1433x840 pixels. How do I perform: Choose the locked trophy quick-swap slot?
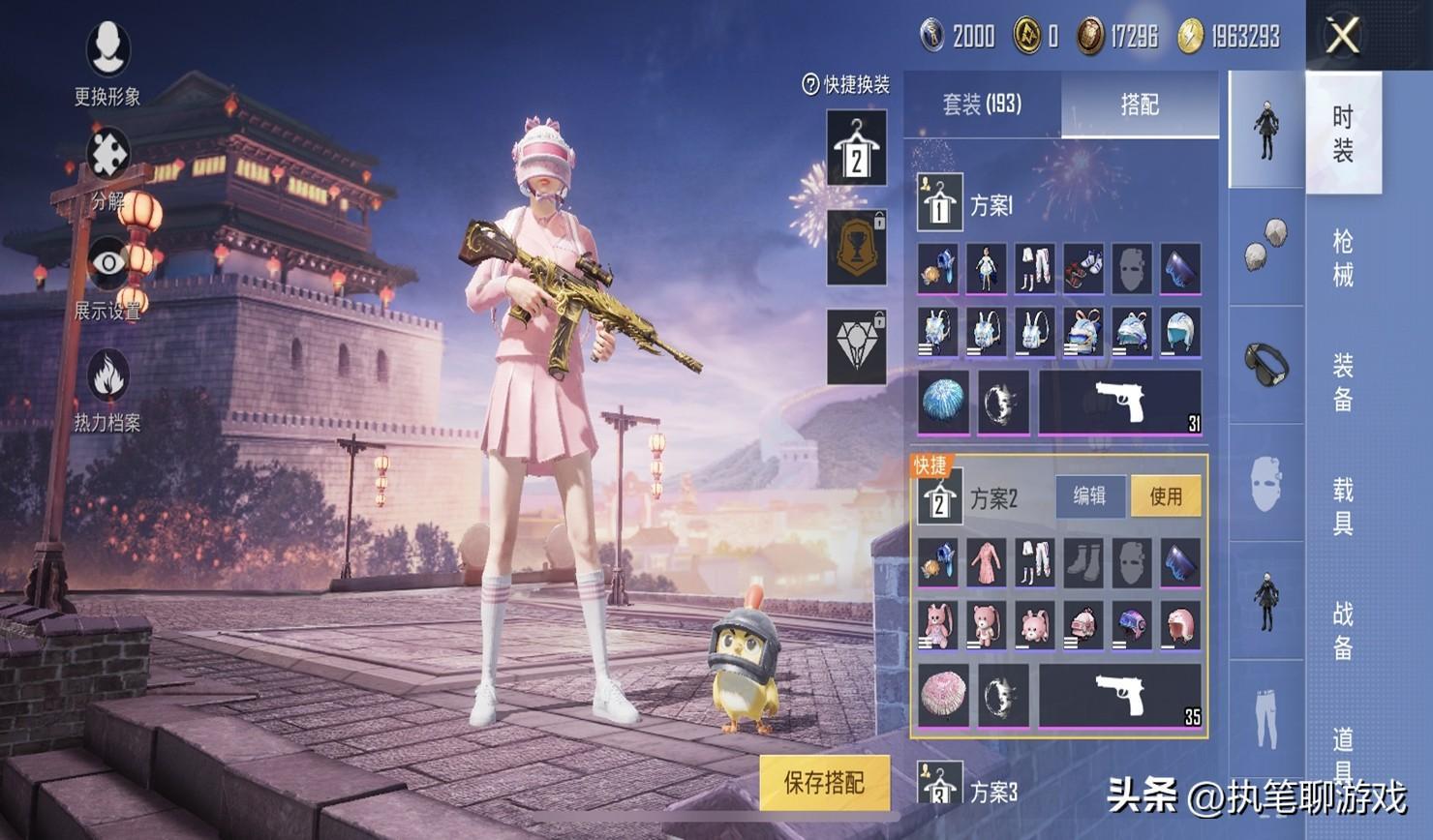[856, 248]
